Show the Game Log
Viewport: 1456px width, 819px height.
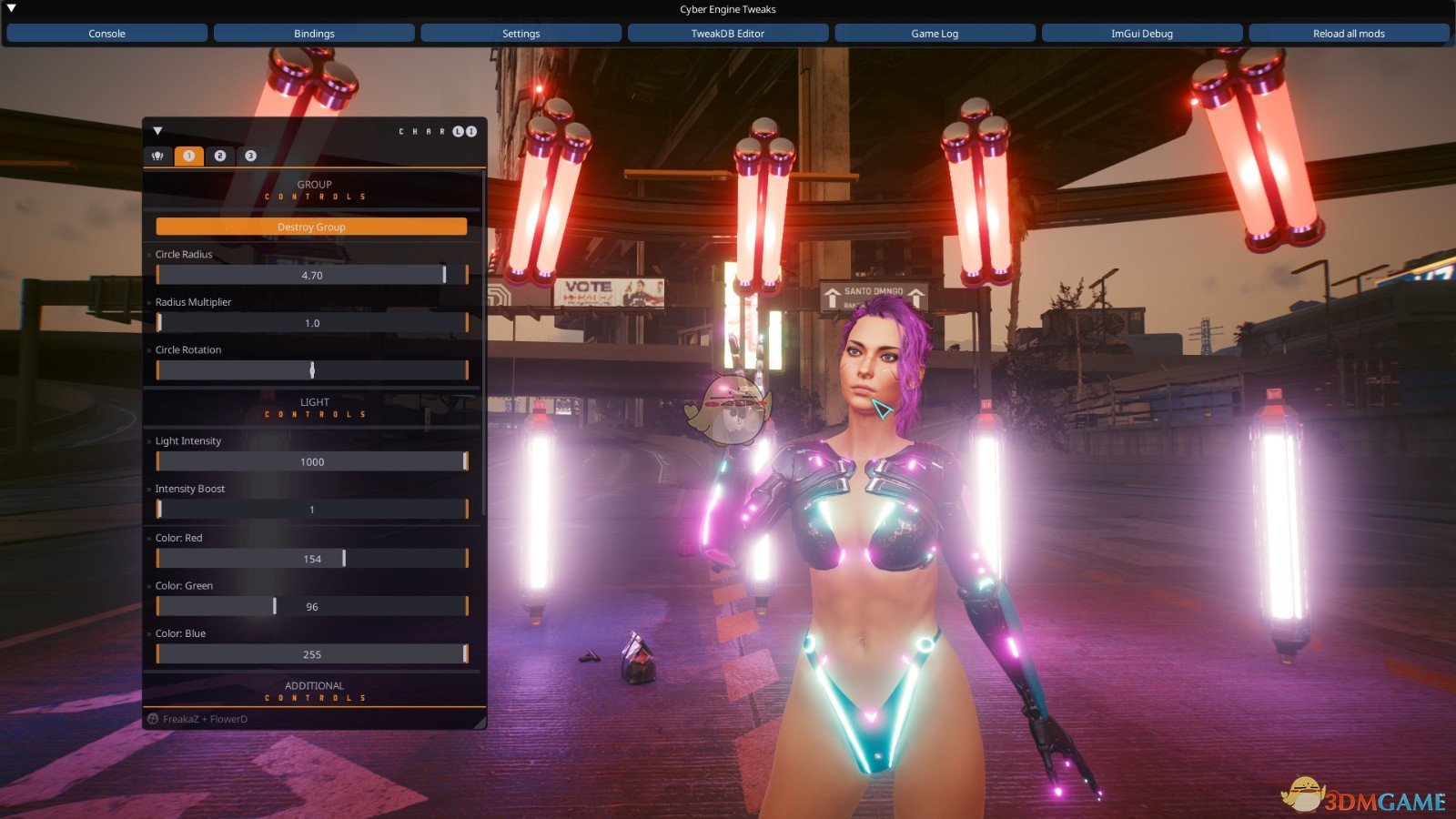(x=935, y=34)
